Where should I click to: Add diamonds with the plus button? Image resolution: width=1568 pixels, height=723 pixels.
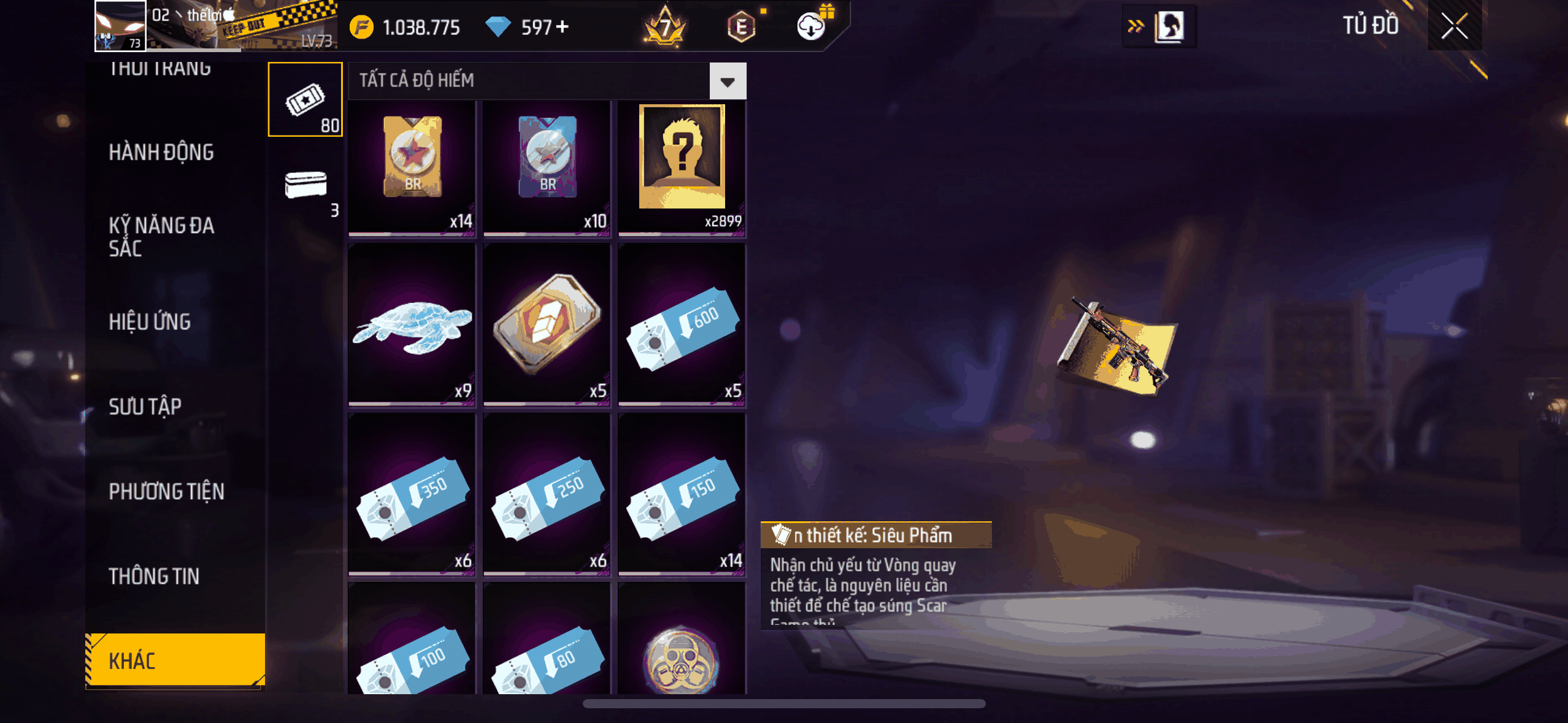pyautogui.click(x=562, y=27)
